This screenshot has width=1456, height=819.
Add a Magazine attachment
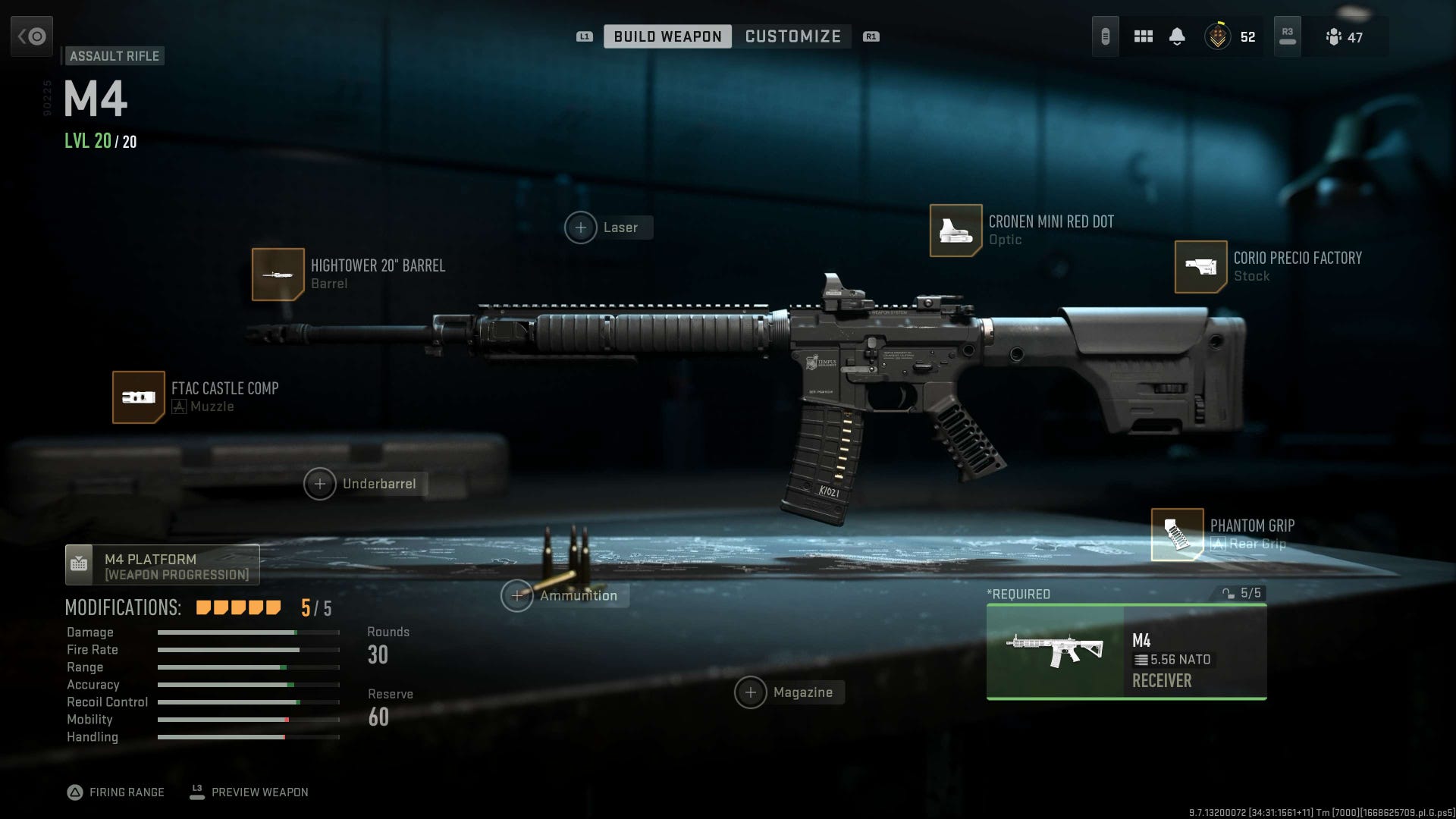(751, 692)
